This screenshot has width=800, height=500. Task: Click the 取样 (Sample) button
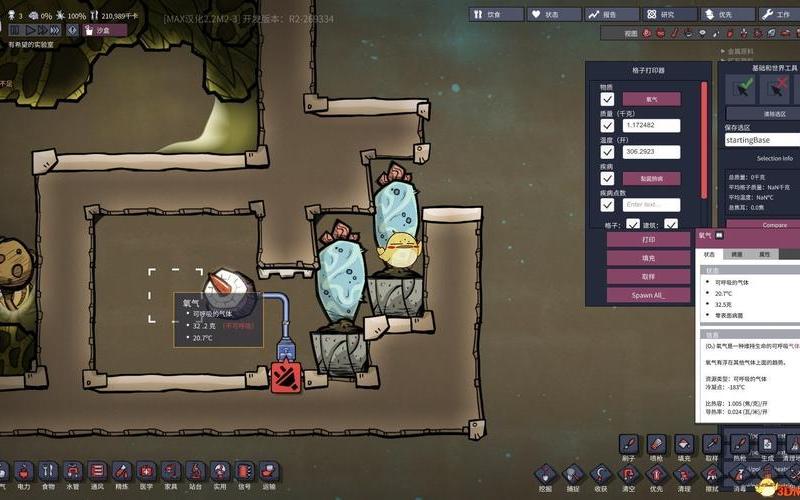click(x=649, y=277)
